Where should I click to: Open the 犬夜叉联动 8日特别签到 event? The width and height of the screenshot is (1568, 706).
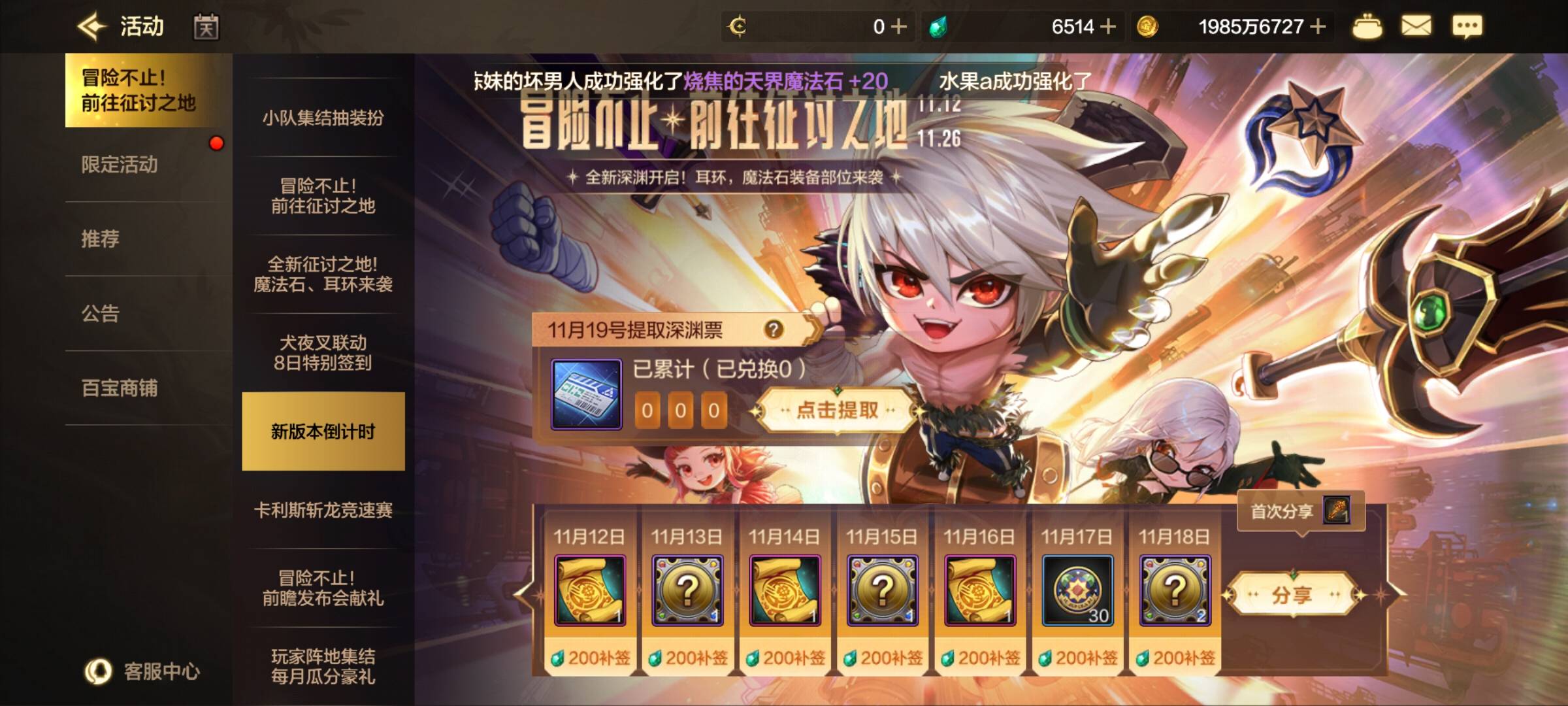(x=323, y=353)
